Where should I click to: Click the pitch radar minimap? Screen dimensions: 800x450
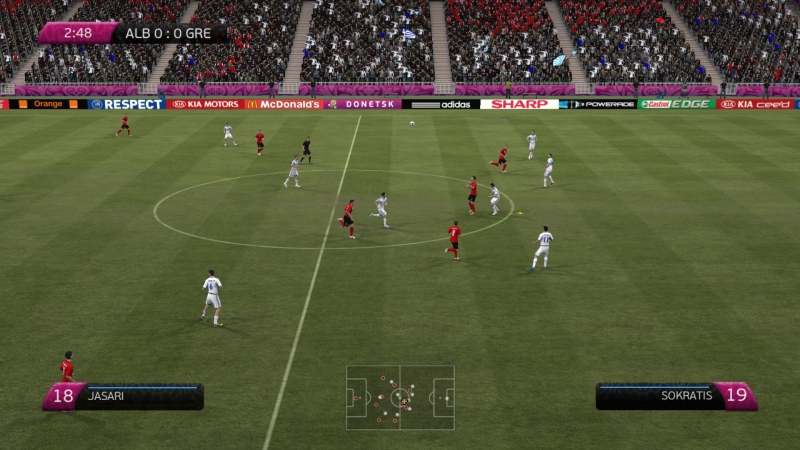(x=400, y=397)
